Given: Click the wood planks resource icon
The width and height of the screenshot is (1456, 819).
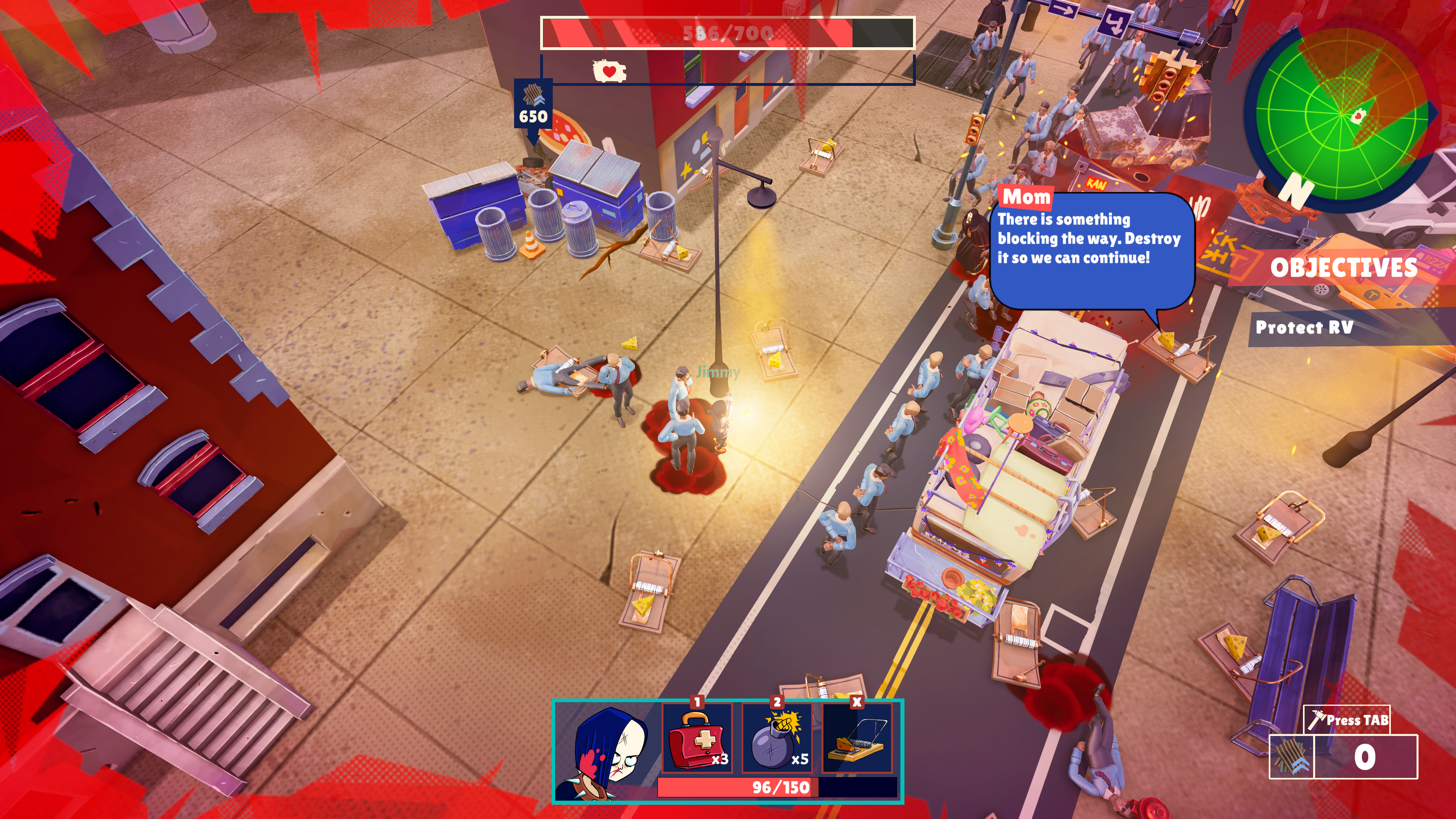Looking at the screenshot, I should click(x=1291, y=757).
